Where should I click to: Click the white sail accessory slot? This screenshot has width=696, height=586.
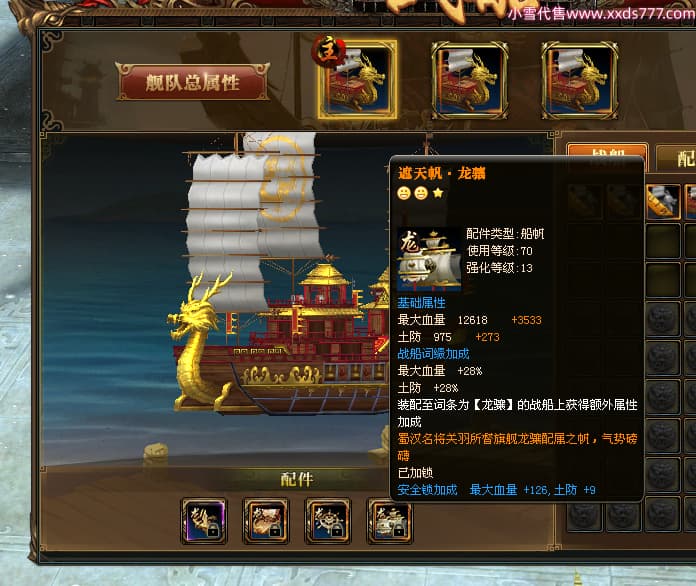390,520
